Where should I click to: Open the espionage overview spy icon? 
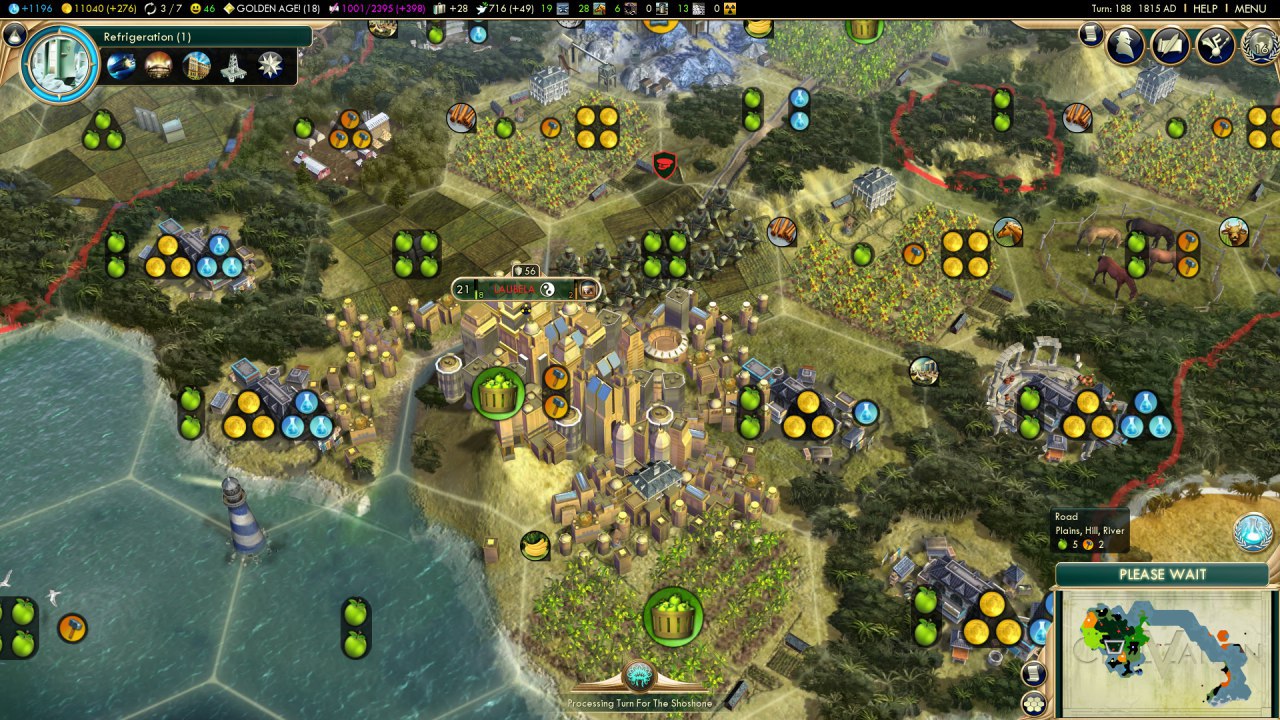[x=1126, y=45]
